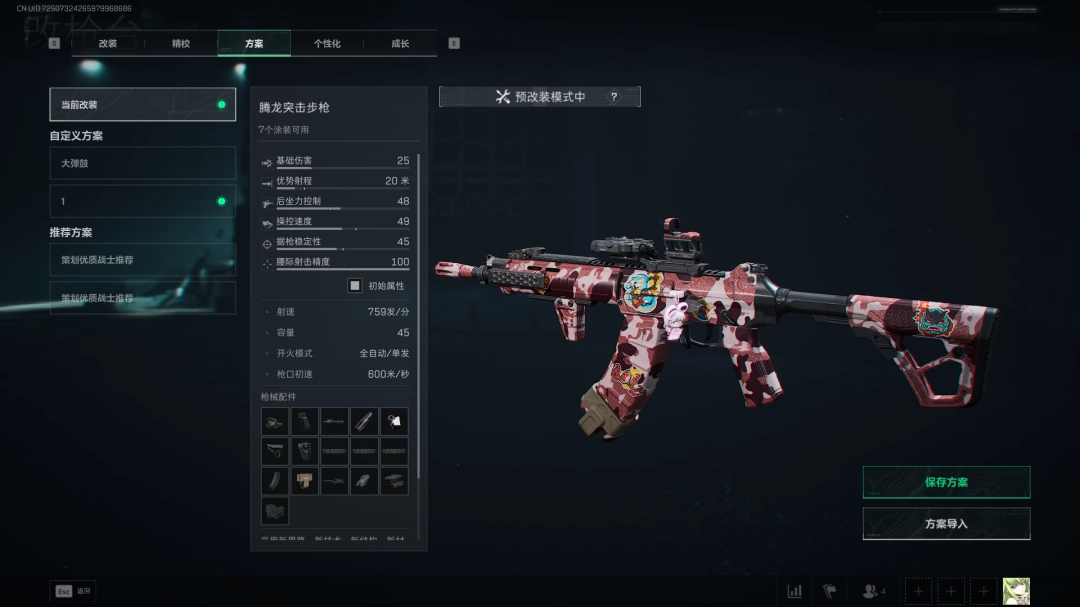Choose the 大弹鼓 custom scheme
1080x607 pixels.
coord(142,163)
